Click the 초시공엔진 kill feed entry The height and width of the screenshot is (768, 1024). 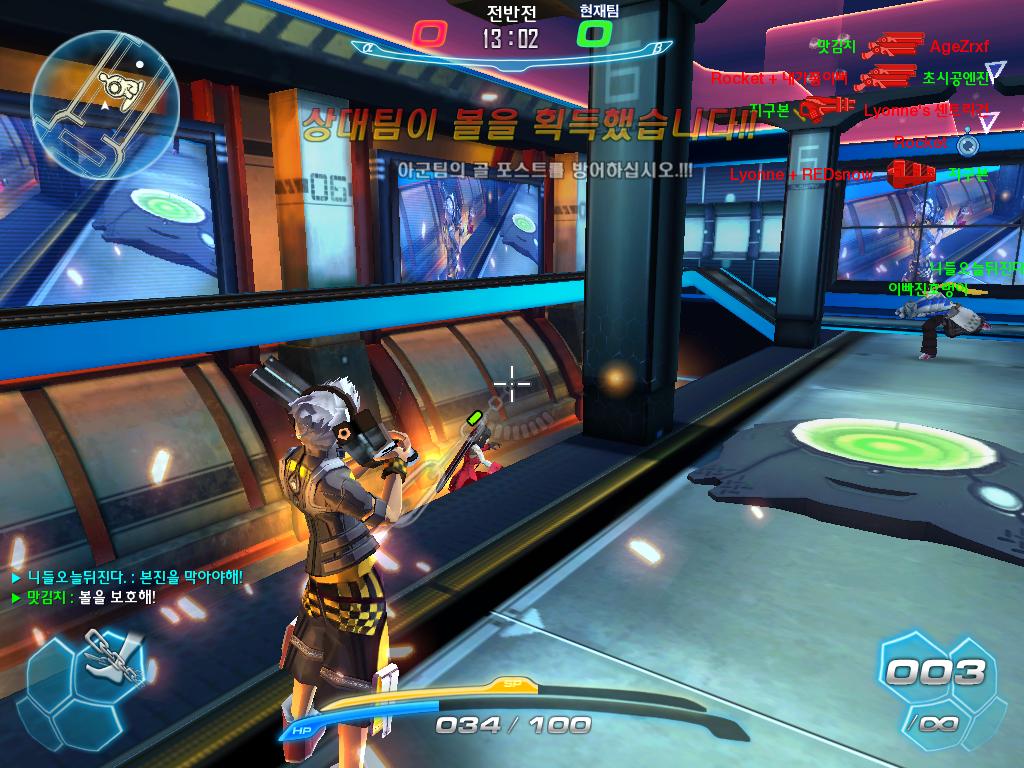click(956, 77)
